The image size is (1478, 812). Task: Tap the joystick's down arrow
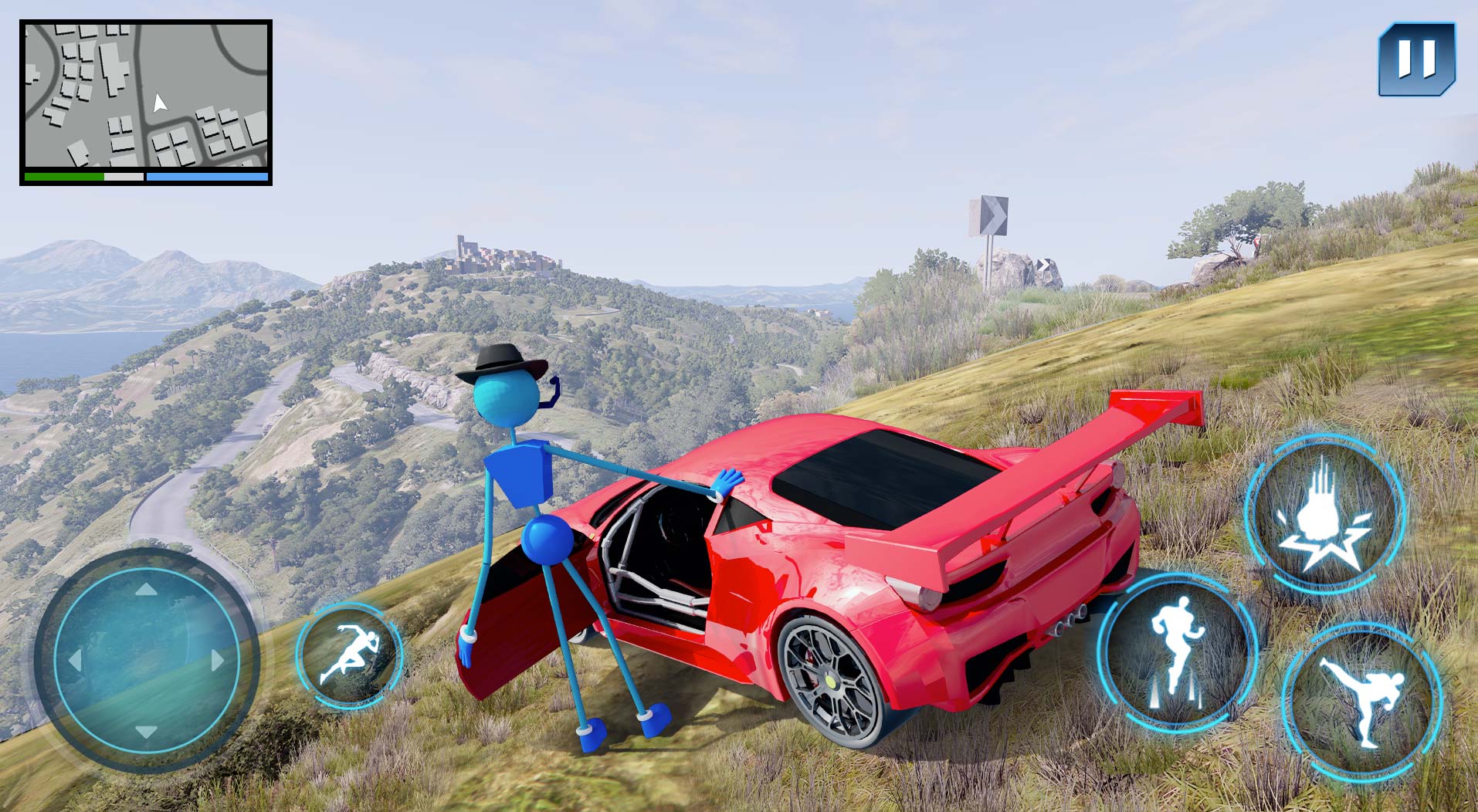(x=146, y=729)
